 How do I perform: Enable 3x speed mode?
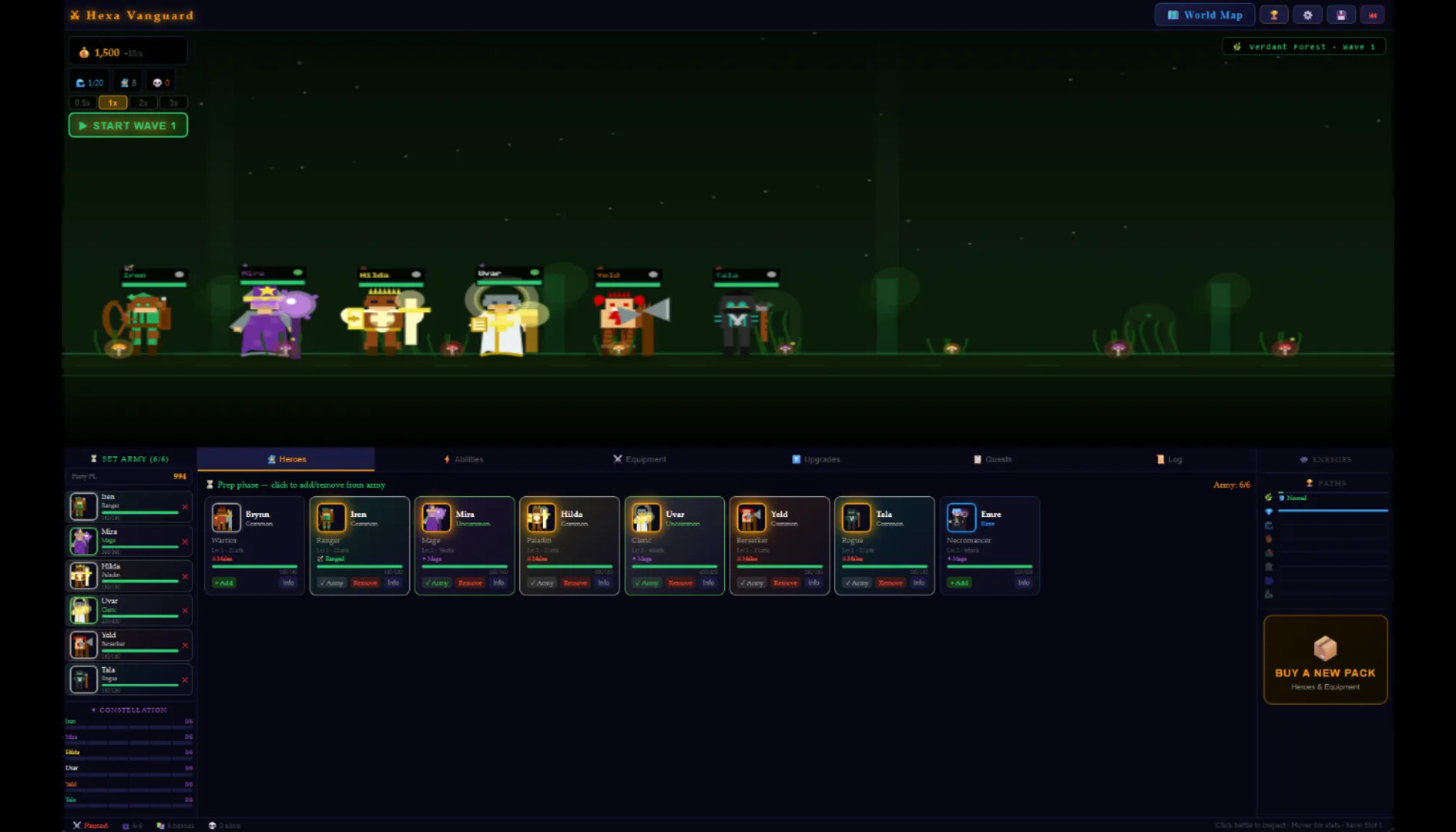pos(174,102)
